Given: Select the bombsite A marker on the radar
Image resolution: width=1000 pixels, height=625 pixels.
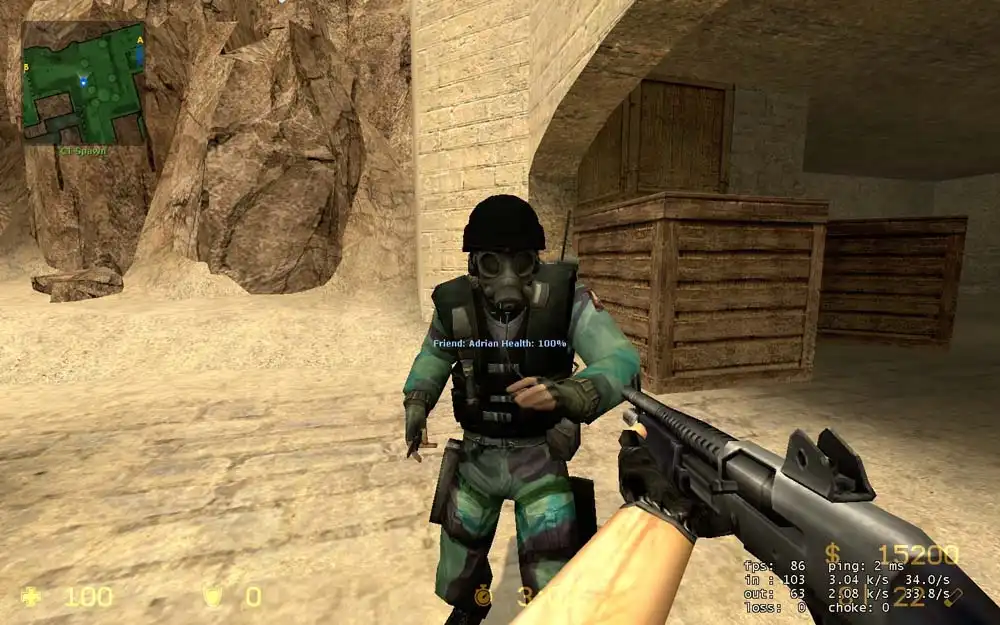Looking at the screenshot, I should [140, 40].
